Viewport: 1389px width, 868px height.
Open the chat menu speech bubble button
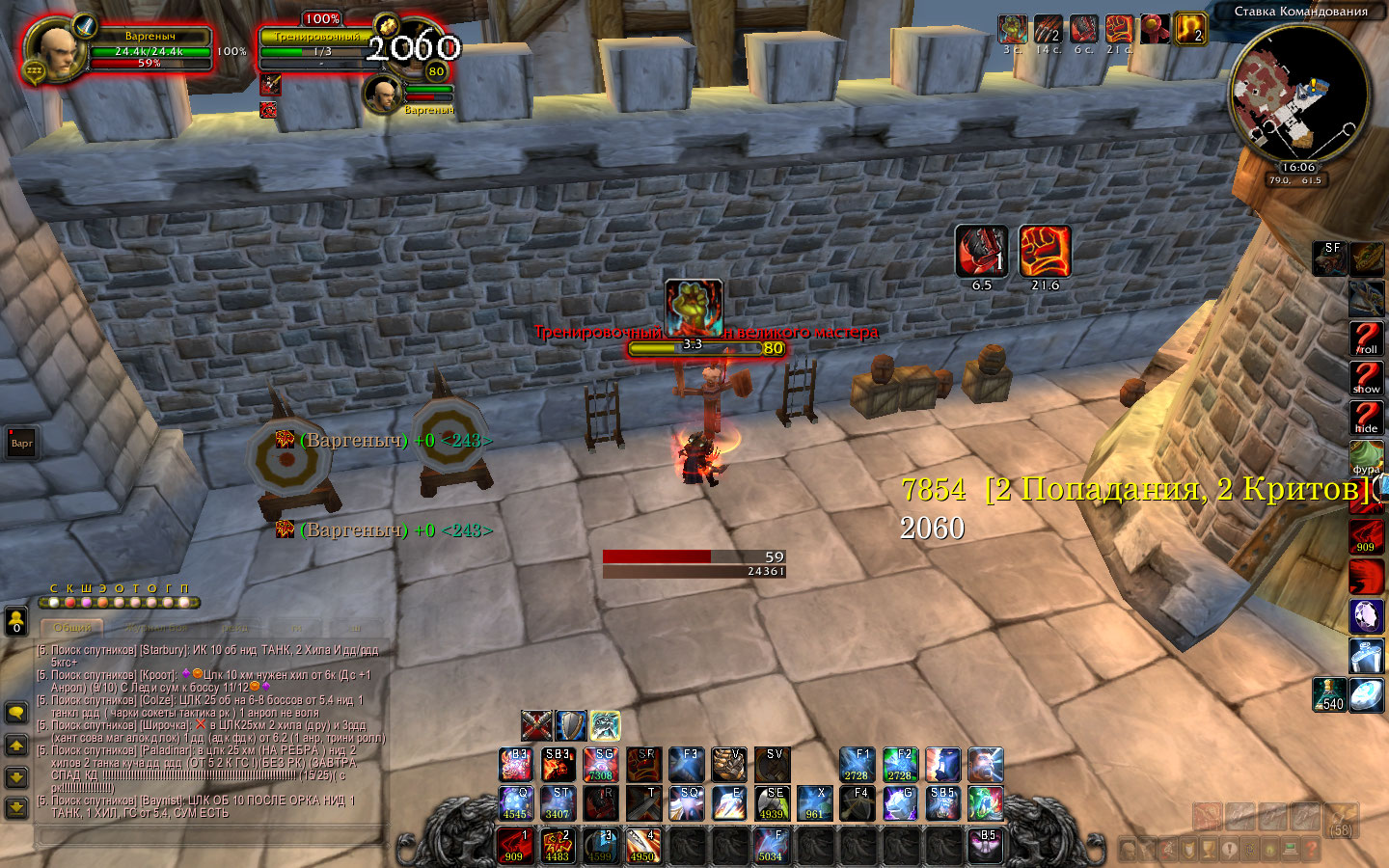[16, 713]
